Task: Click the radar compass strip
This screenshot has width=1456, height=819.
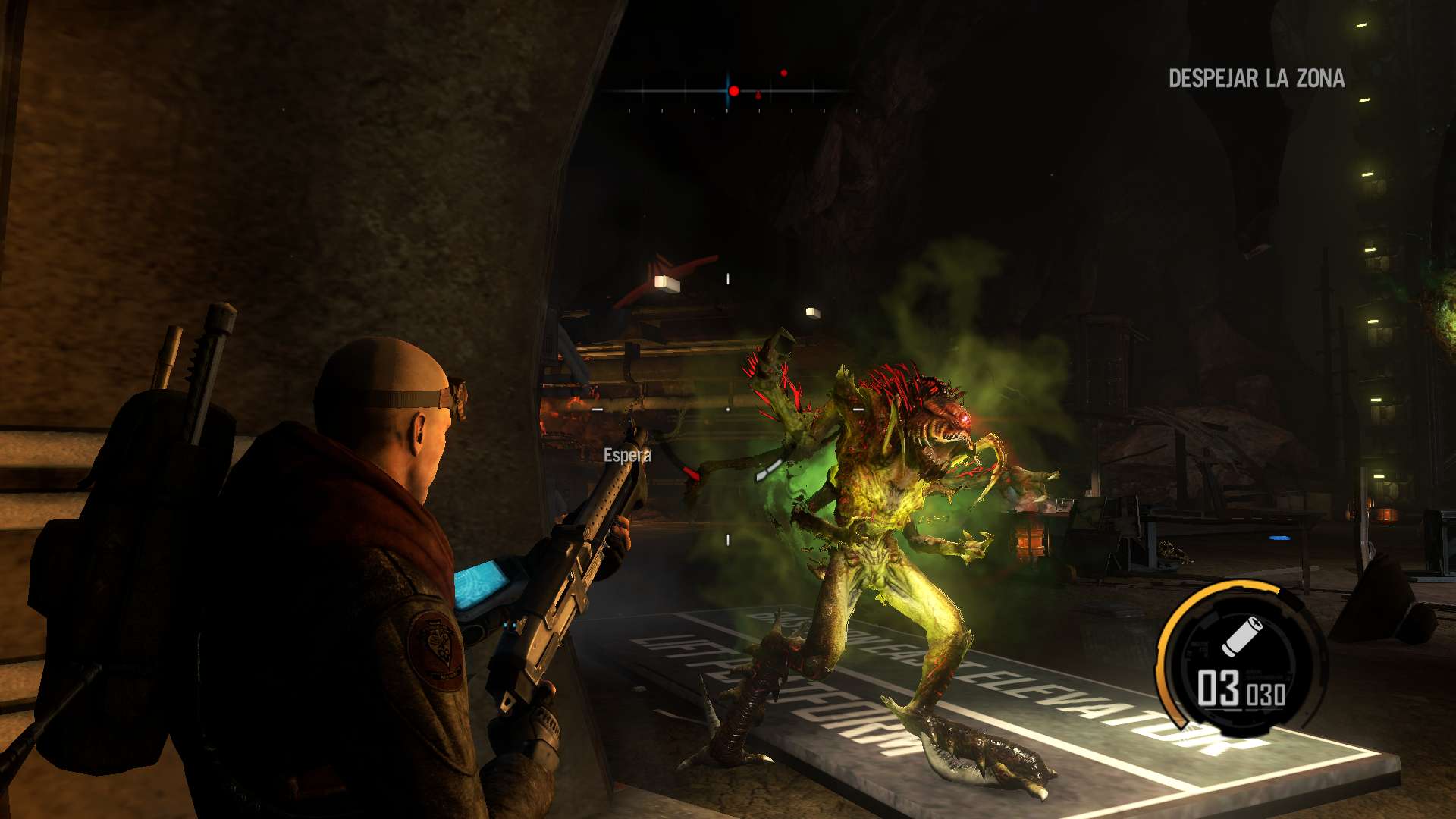Action: pos(728,92)
